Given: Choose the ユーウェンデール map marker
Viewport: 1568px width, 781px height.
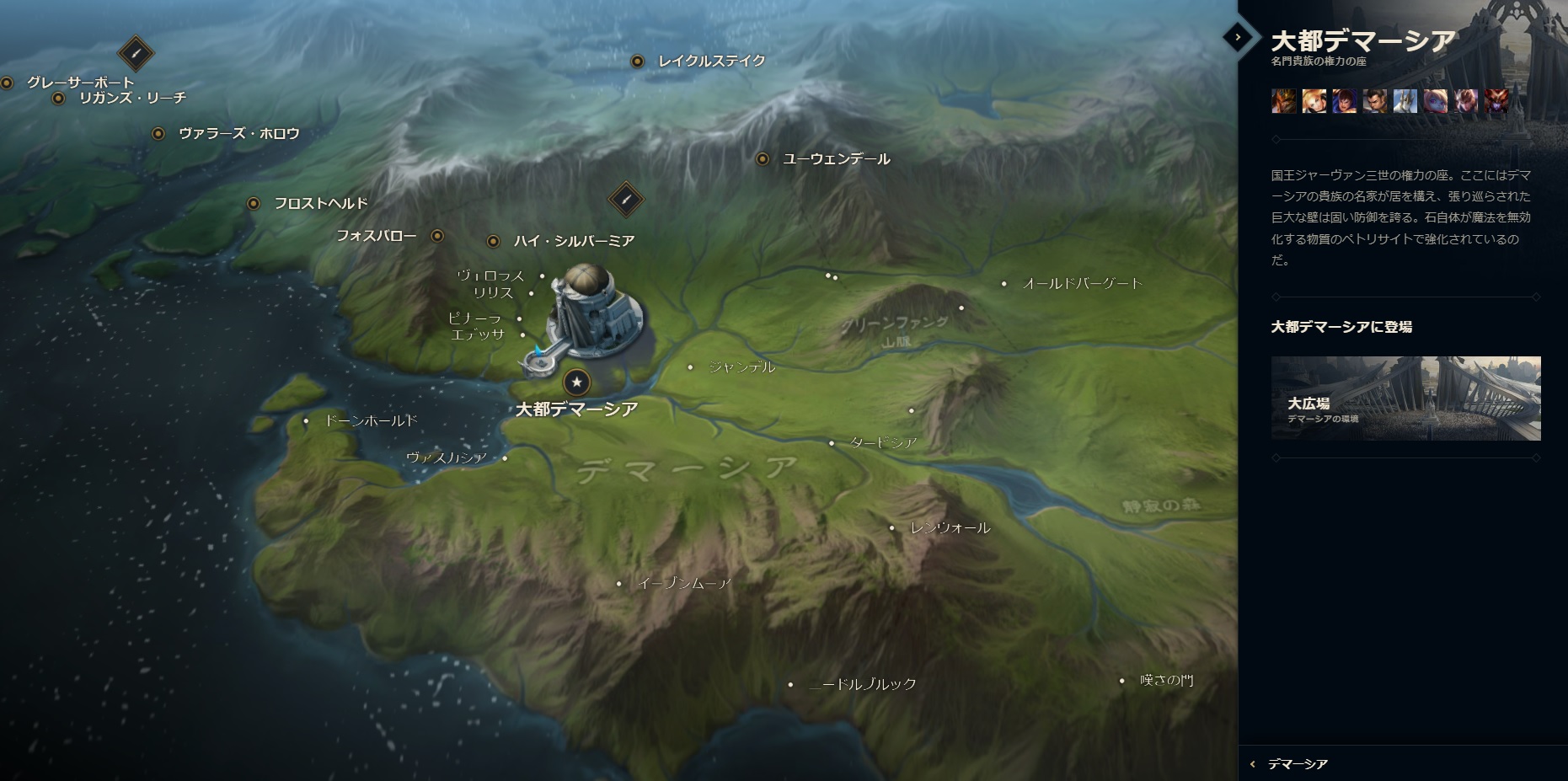Looking at the screenshot, I should point(763,158).
